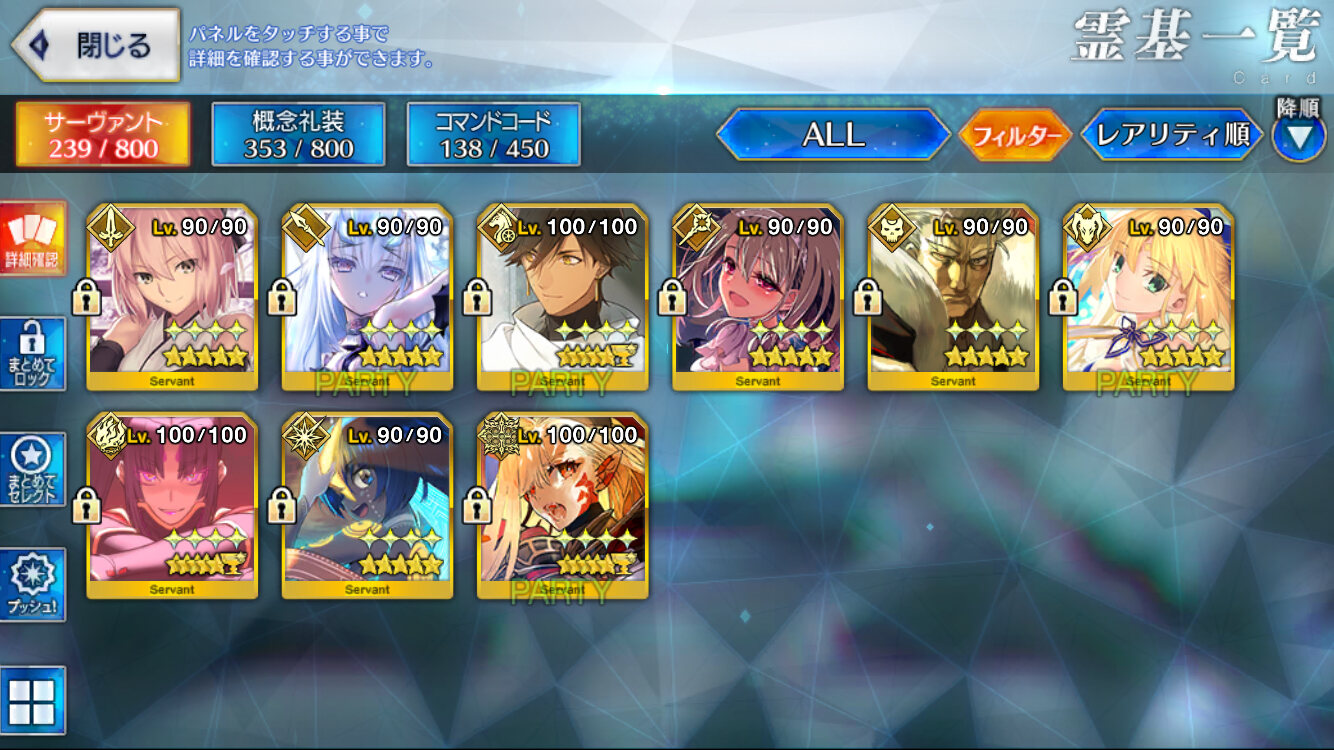Show the コマンドコード tab
The image size is (1334, 750).
[493, 134]
